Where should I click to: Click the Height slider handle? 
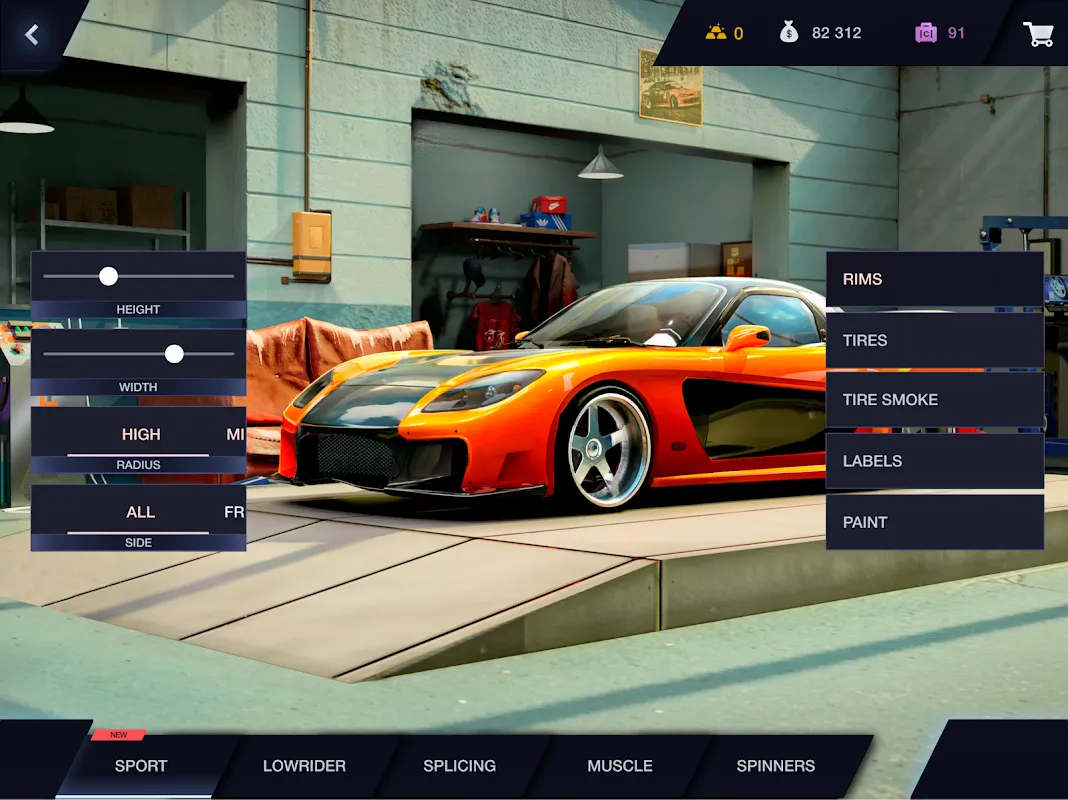point(108,276)
